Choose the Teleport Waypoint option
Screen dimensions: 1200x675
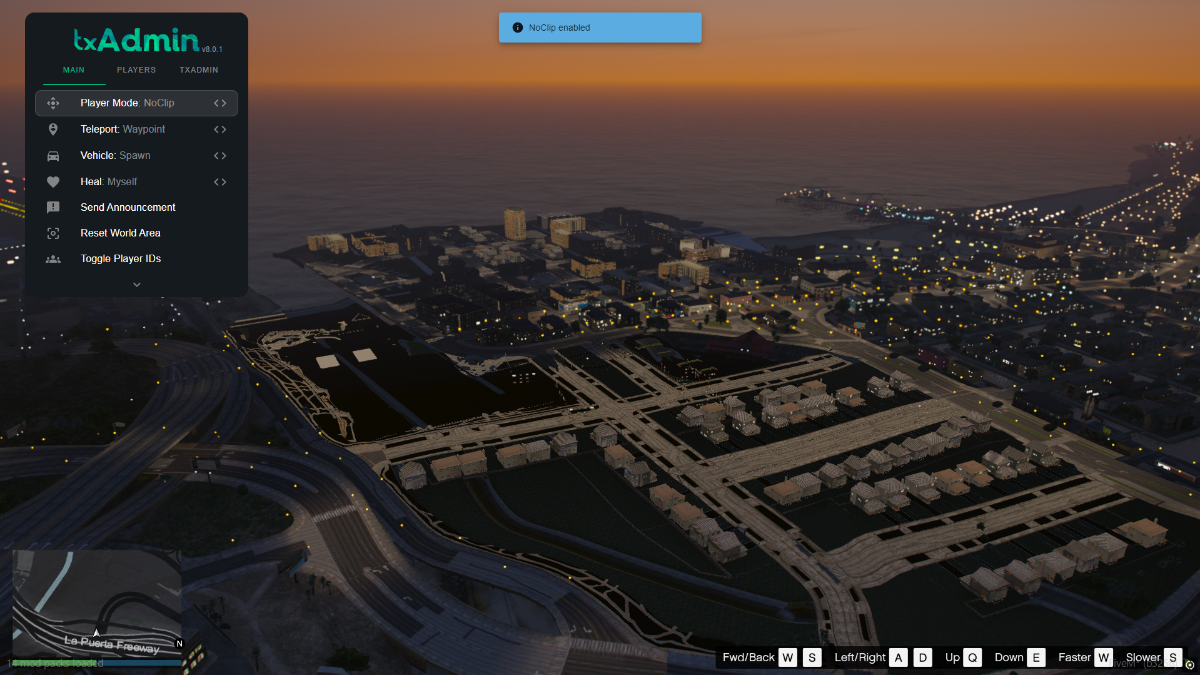coord(123,129)
